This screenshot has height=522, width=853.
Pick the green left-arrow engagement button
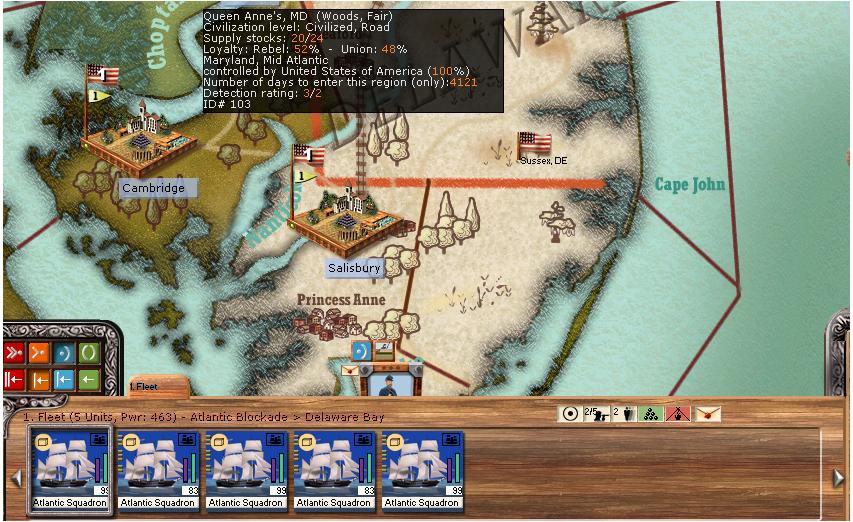[x=88, y=379]
